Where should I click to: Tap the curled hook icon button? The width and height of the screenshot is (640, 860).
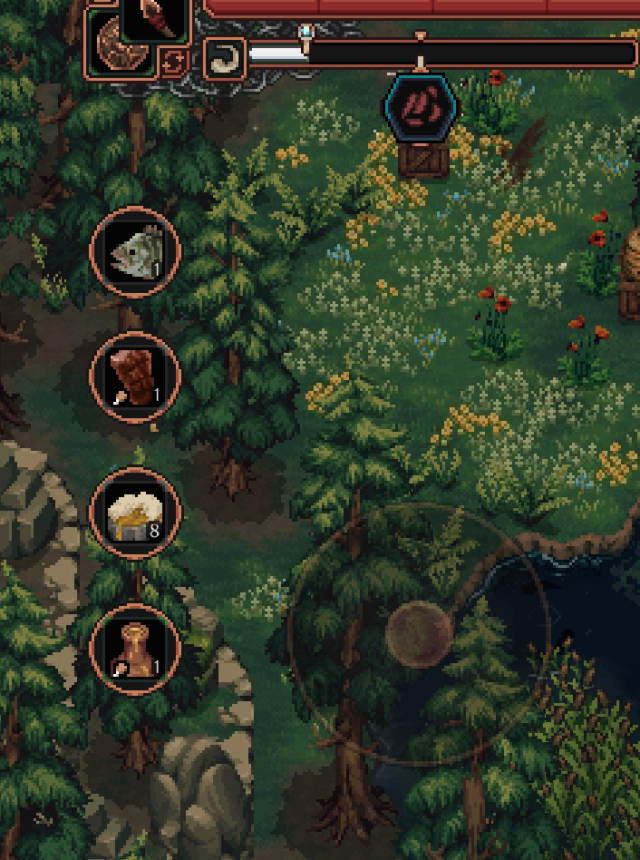click(x=222, y=58)
